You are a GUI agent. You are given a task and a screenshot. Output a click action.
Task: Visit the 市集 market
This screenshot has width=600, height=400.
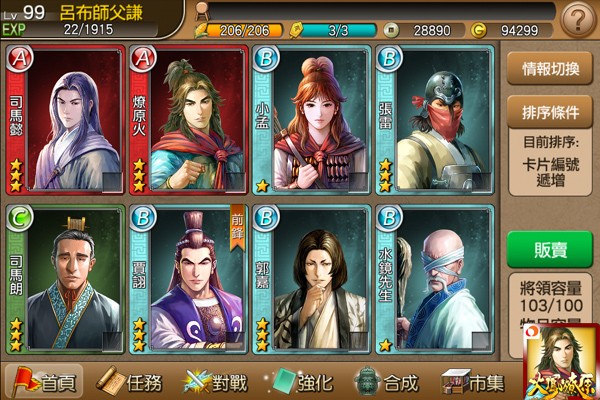click(475, 381)
